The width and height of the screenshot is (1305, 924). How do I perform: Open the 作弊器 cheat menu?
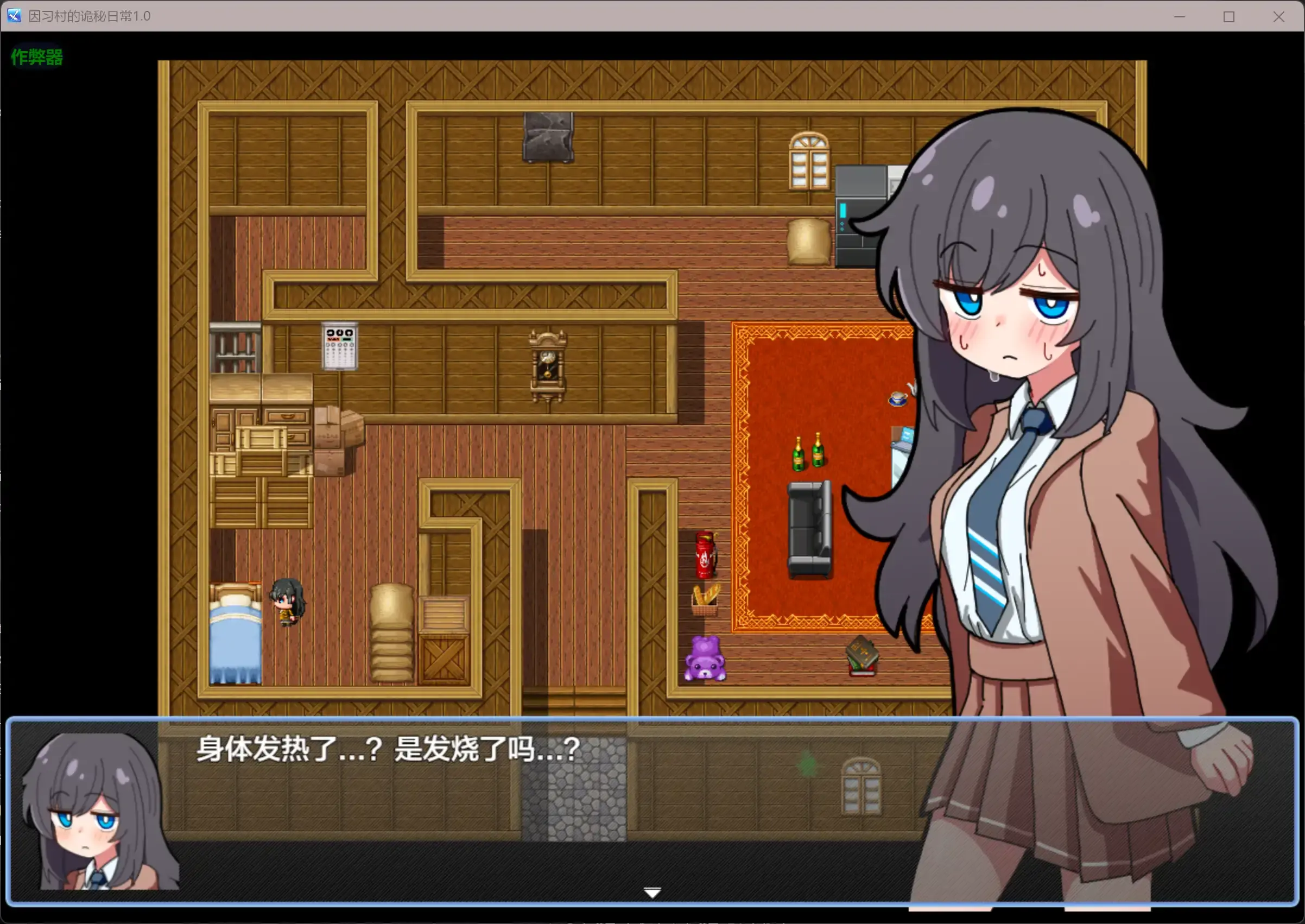(36, 57)
